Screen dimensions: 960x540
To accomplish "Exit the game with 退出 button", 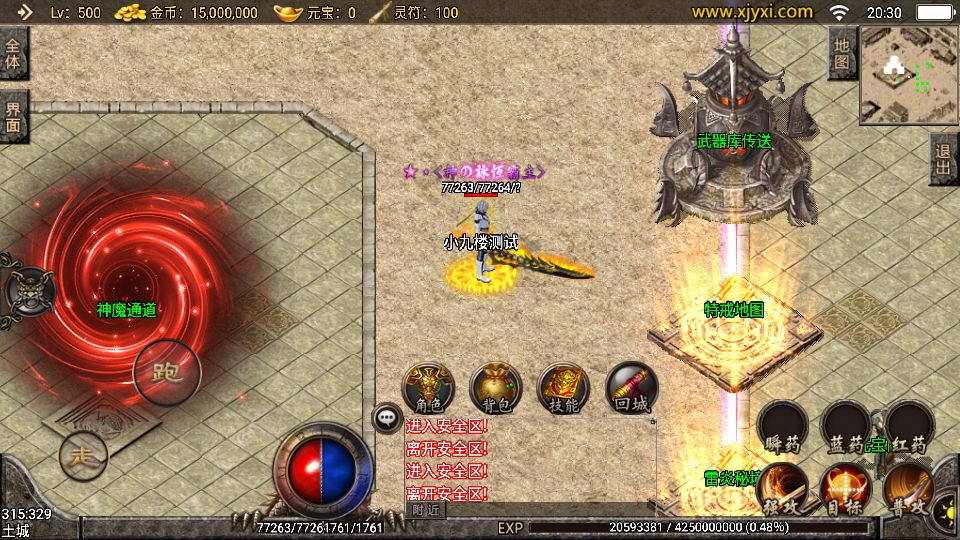I will (943, 158).
